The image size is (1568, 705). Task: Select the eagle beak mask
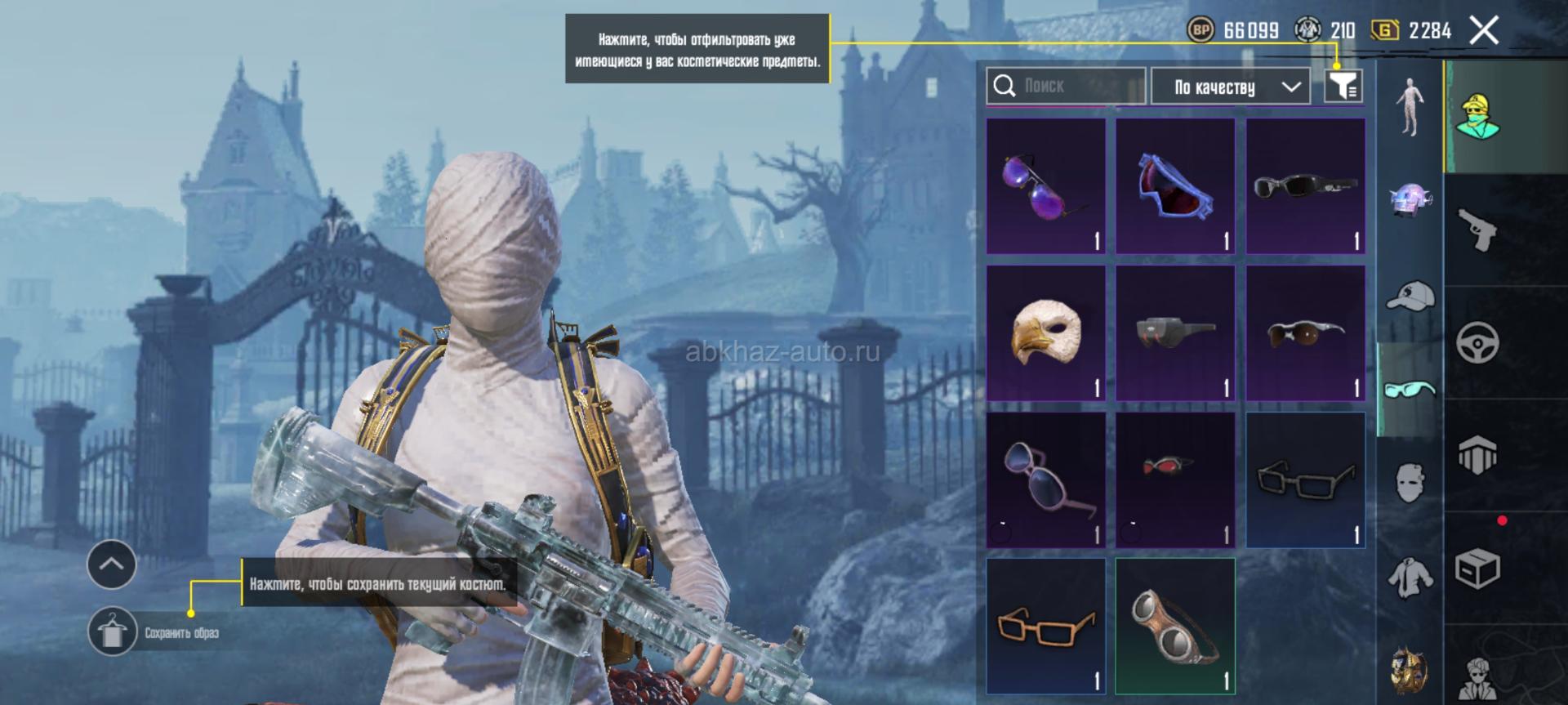(1045, 332)
